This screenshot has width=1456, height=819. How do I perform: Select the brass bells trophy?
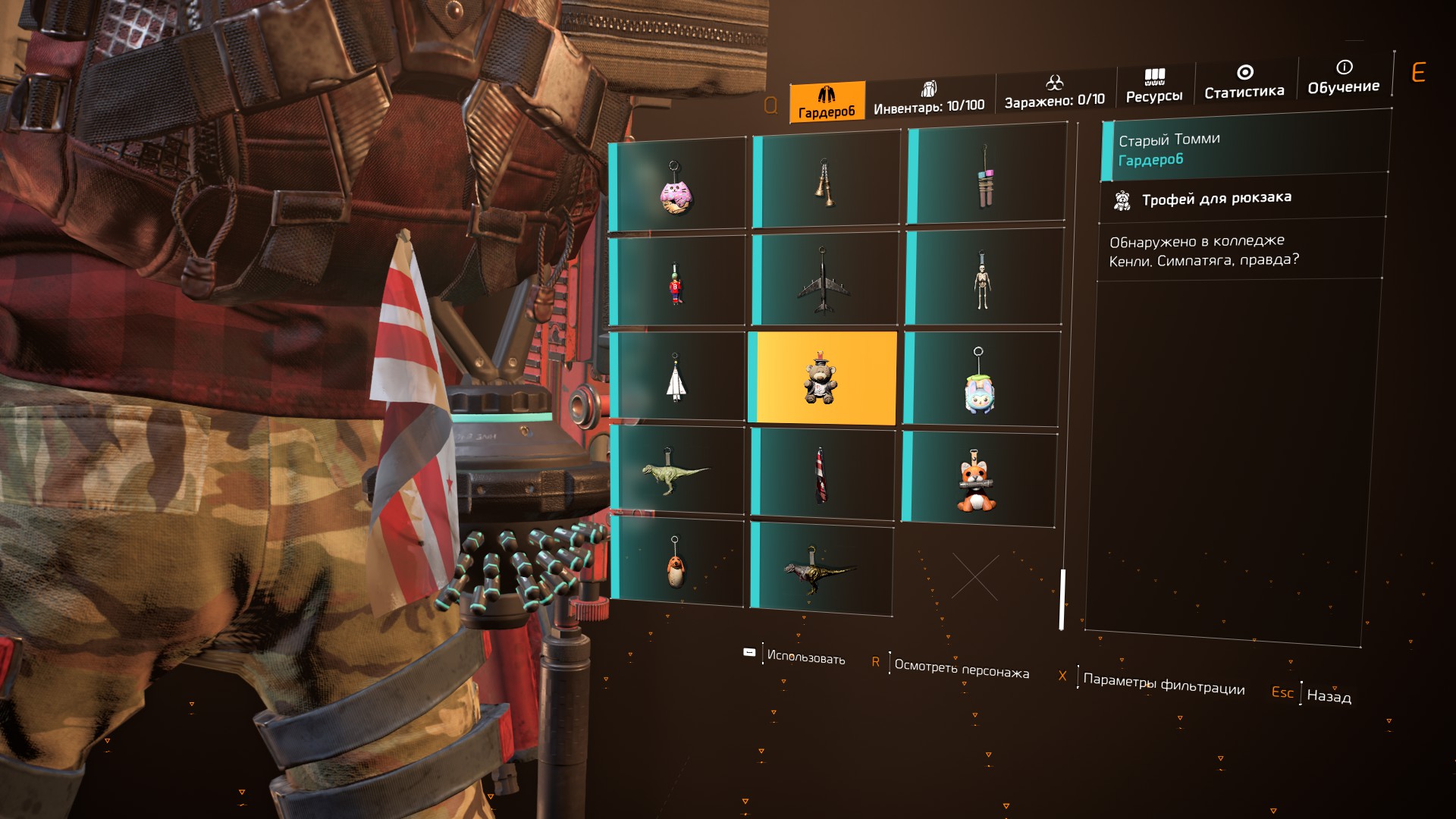click(825, 182)
